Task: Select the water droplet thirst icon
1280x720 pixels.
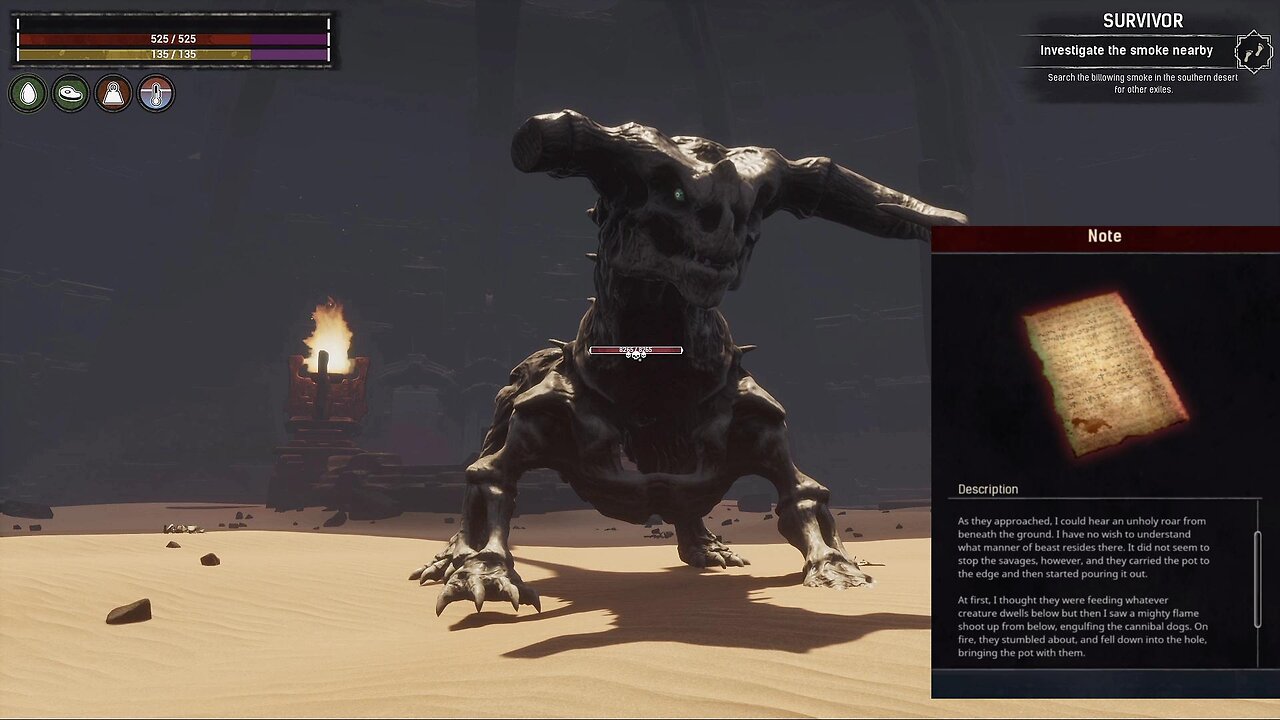Action: (28, 94)
